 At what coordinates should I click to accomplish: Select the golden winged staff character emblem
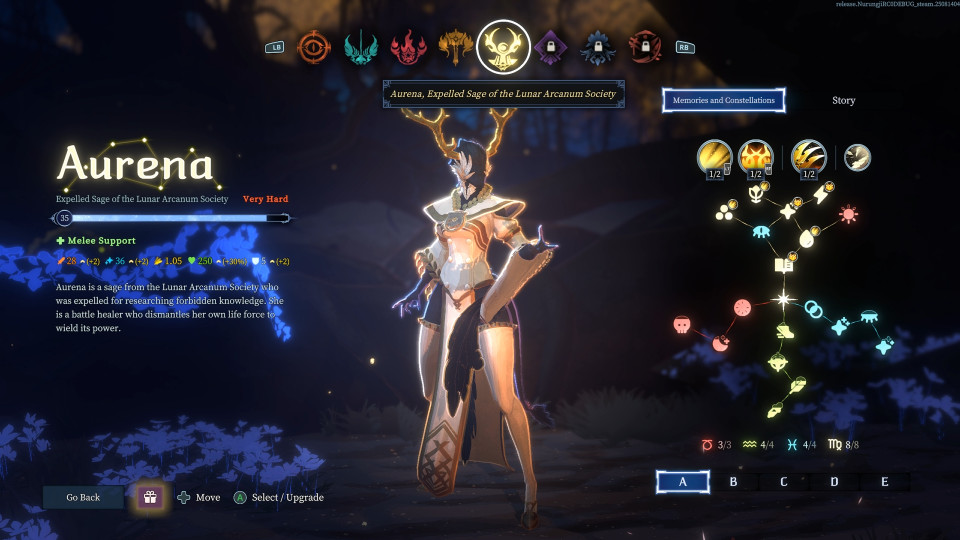[x=455, y=47]
